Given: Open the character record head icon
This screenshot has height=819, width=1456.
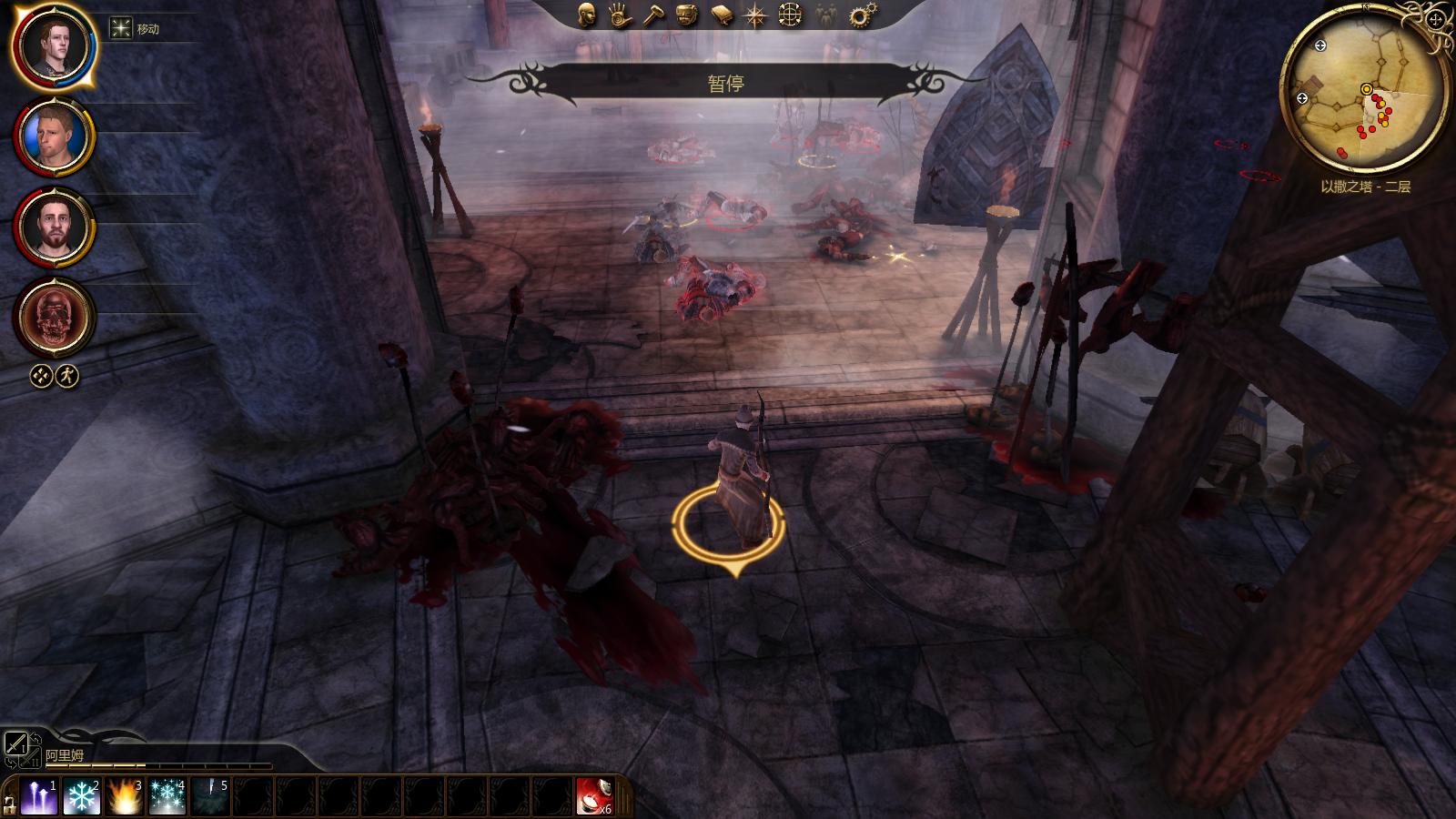Looking at the screenshot, I should click(587, 15).
